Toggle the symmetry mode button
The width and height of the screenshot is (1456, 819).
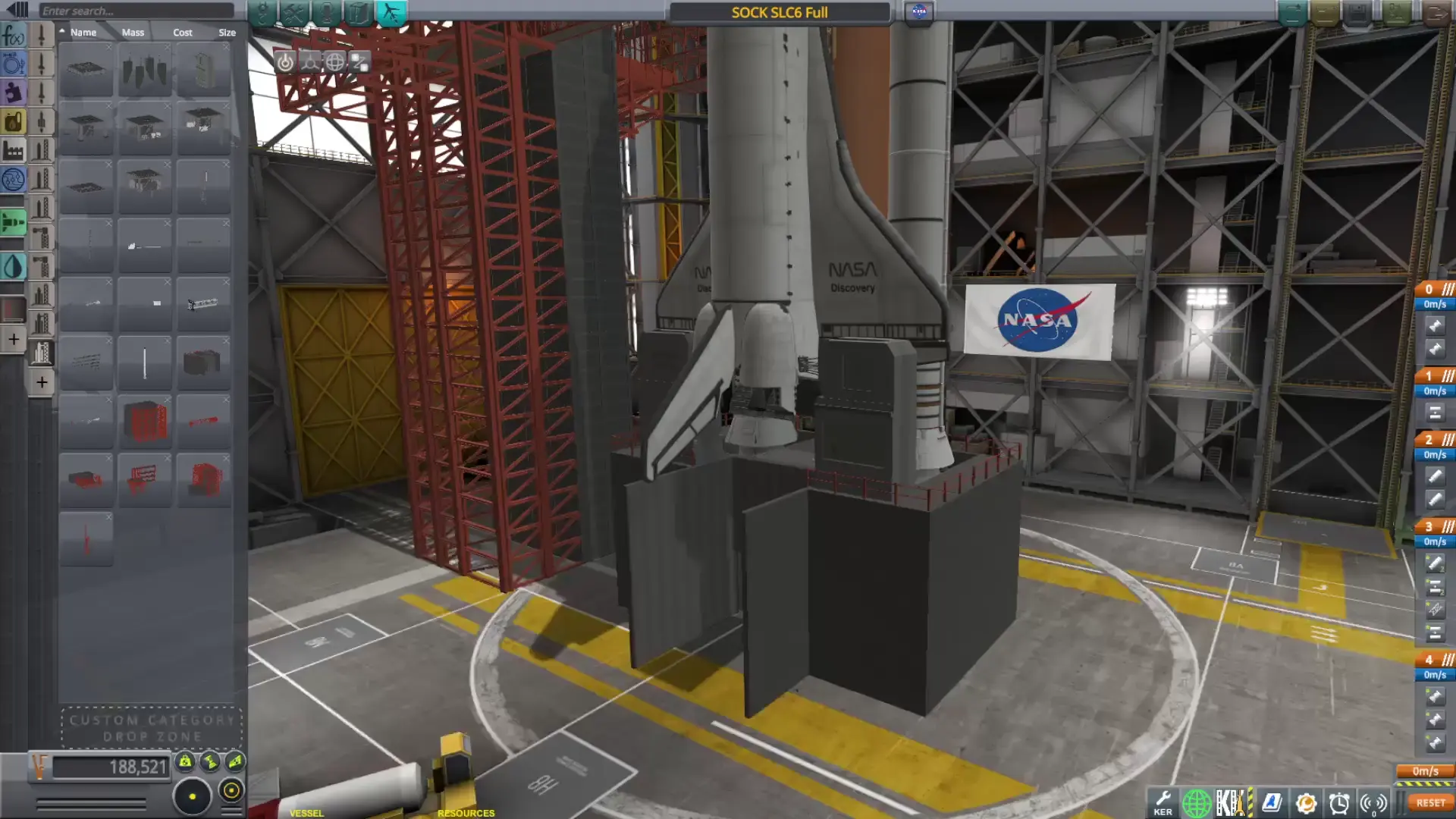click(x=193, y=795)
